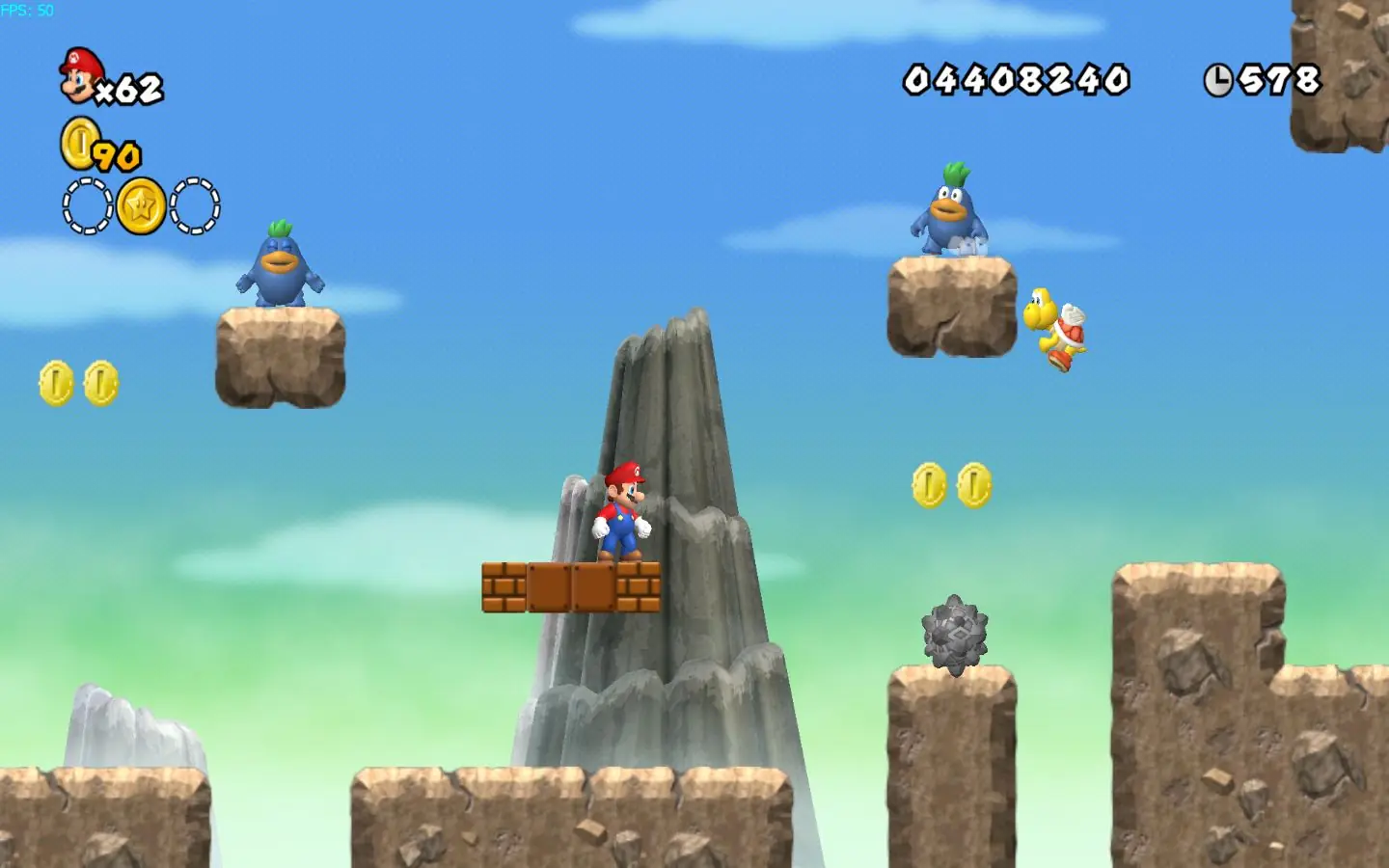Click the clock icon beside the timer

tap(1218, 80)
